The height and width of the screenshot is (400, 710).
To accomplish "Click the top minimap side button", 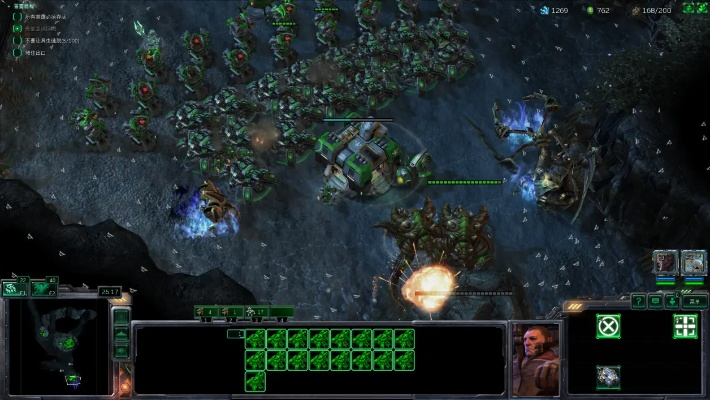I will 121,319.
